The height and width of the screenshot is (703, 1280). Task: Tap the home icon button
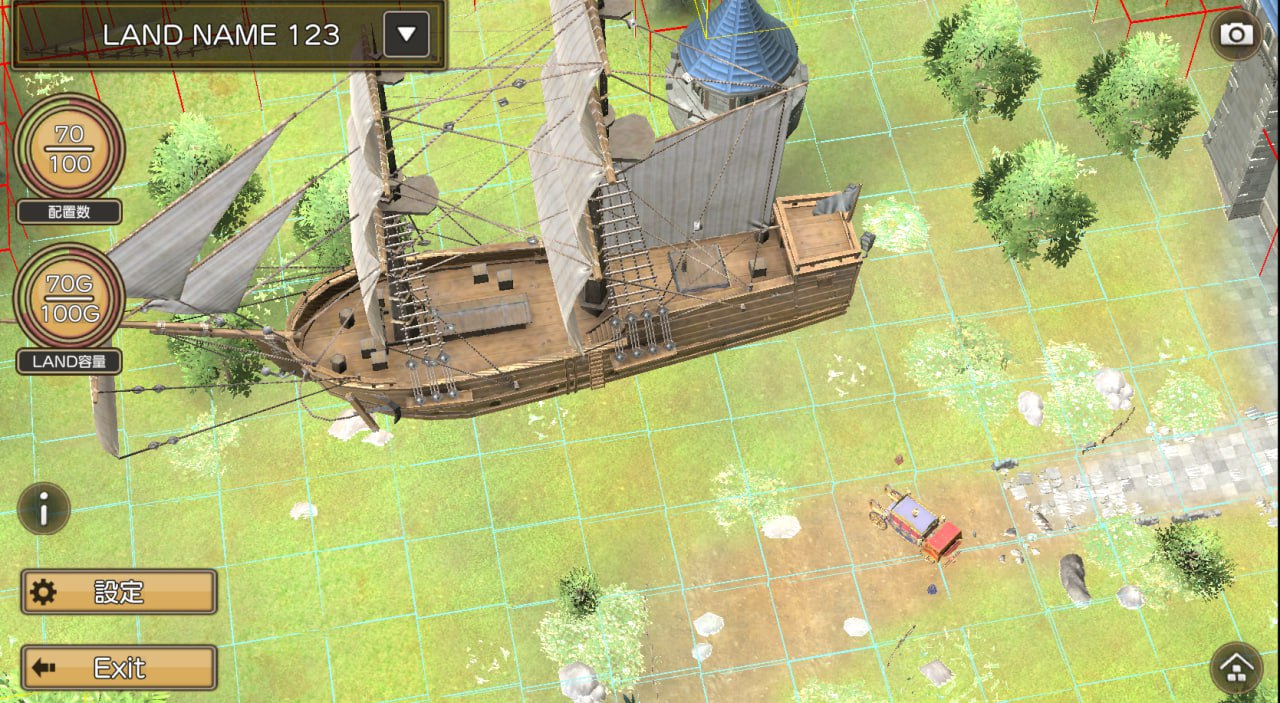click(1236, 668)
